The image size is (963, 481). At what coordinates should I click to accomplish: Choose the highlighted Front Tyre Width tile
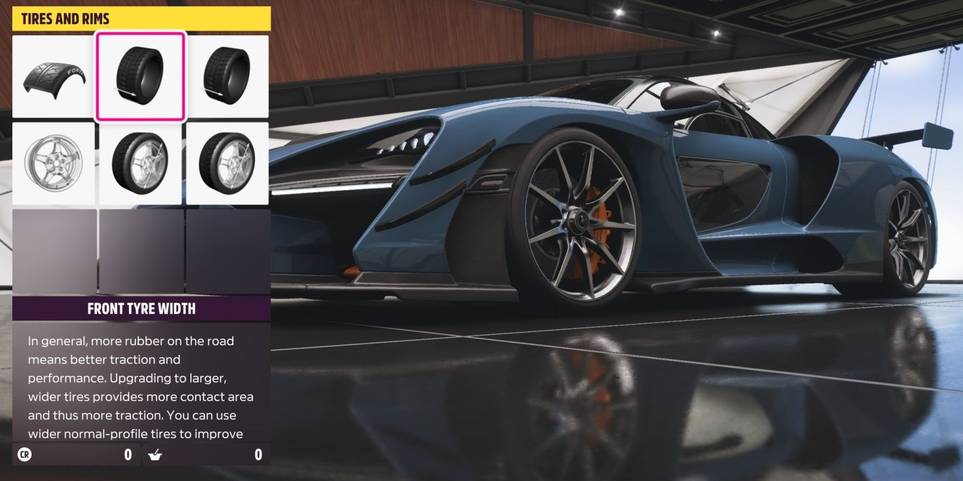coord(140,77)
